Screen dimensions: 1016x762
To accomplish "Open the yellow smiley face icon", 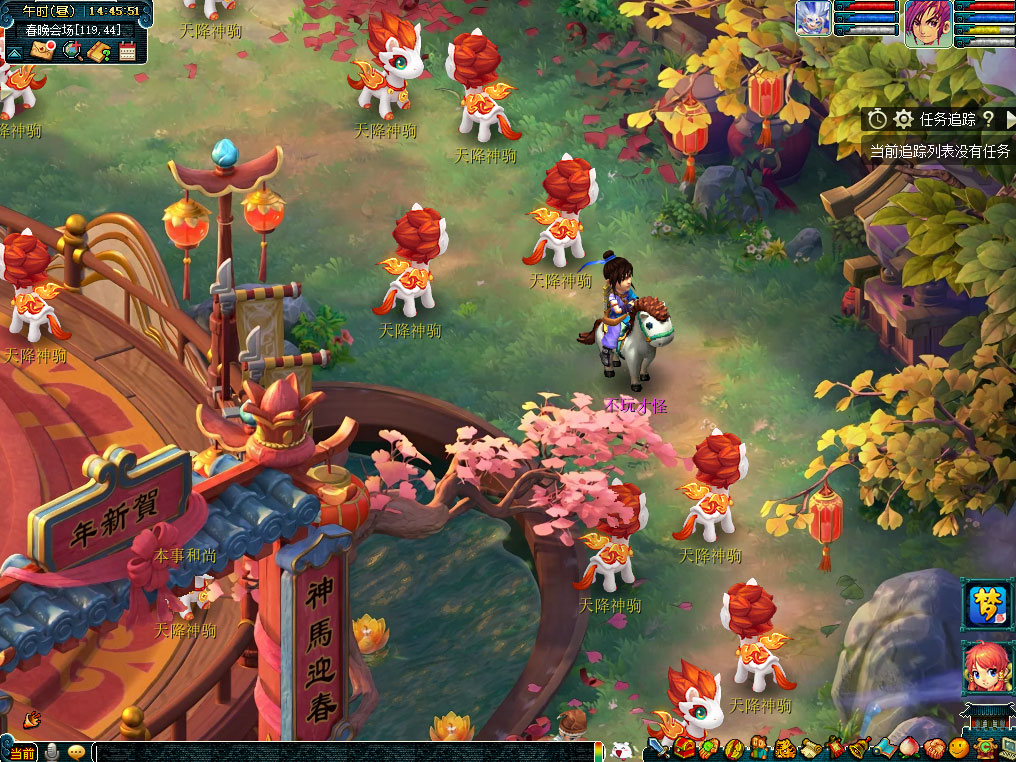I will coord(958,749).
